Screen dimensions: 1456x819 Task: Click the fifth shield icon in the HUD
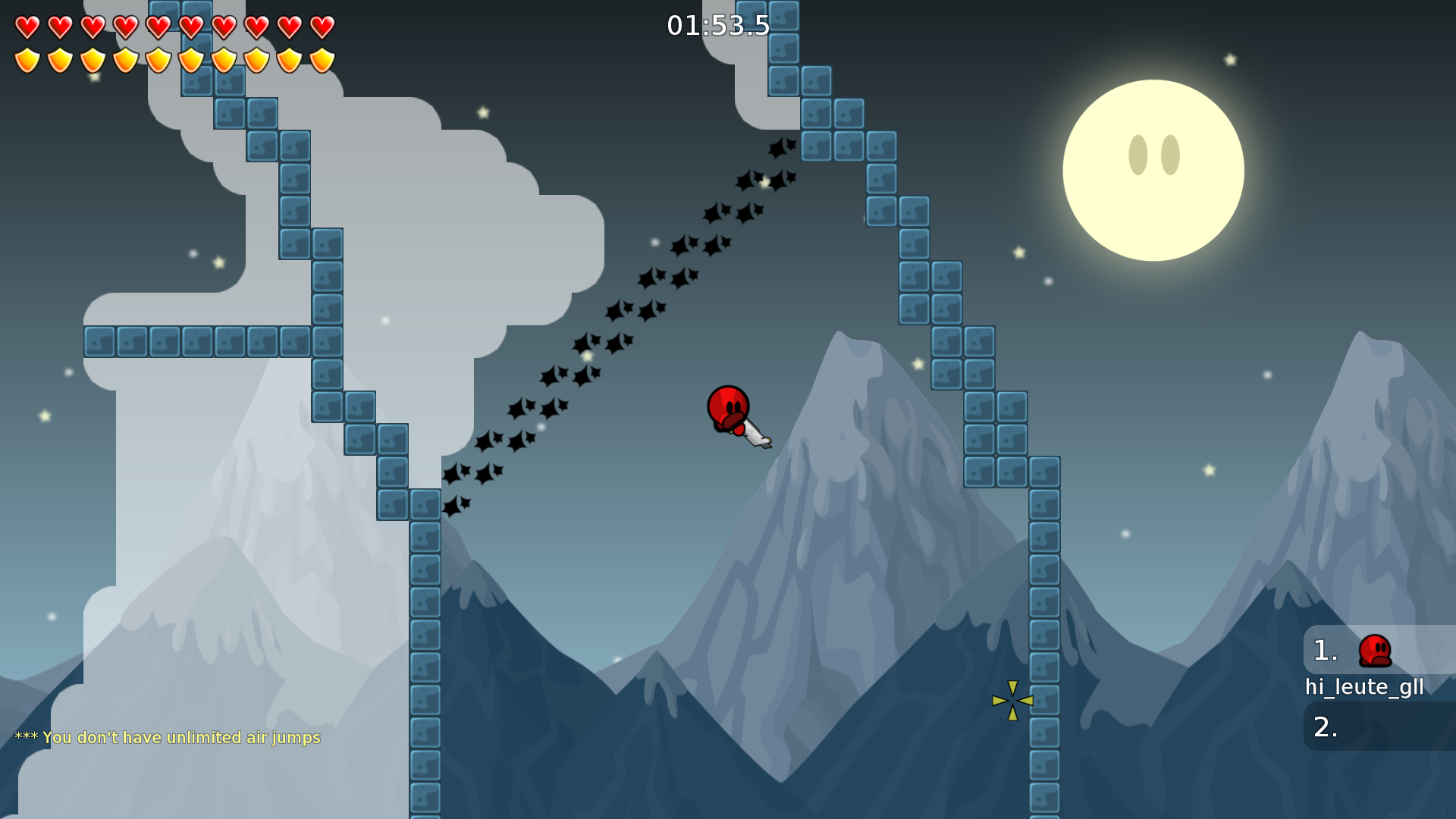(x=158, y=59)
